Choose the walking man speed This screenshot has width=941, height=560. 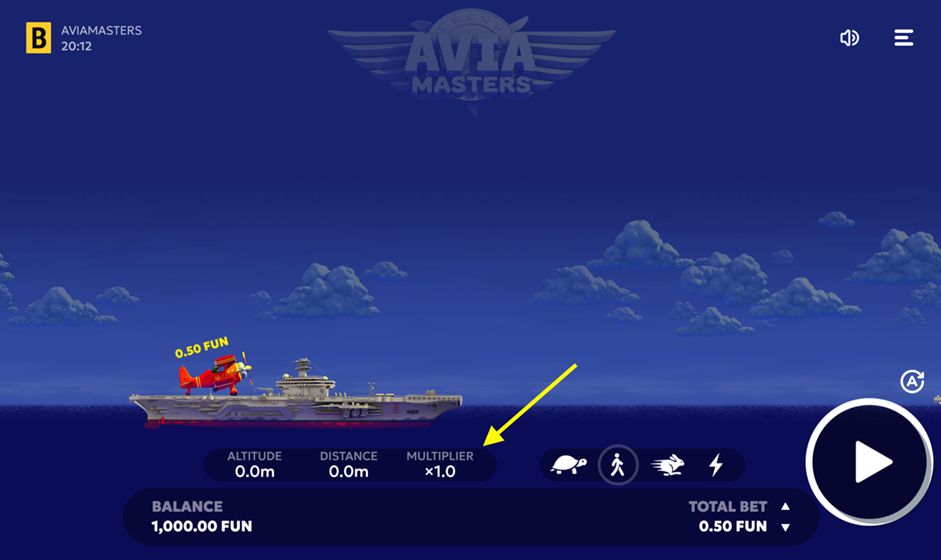pyautogui.click(x=618, y=465)
